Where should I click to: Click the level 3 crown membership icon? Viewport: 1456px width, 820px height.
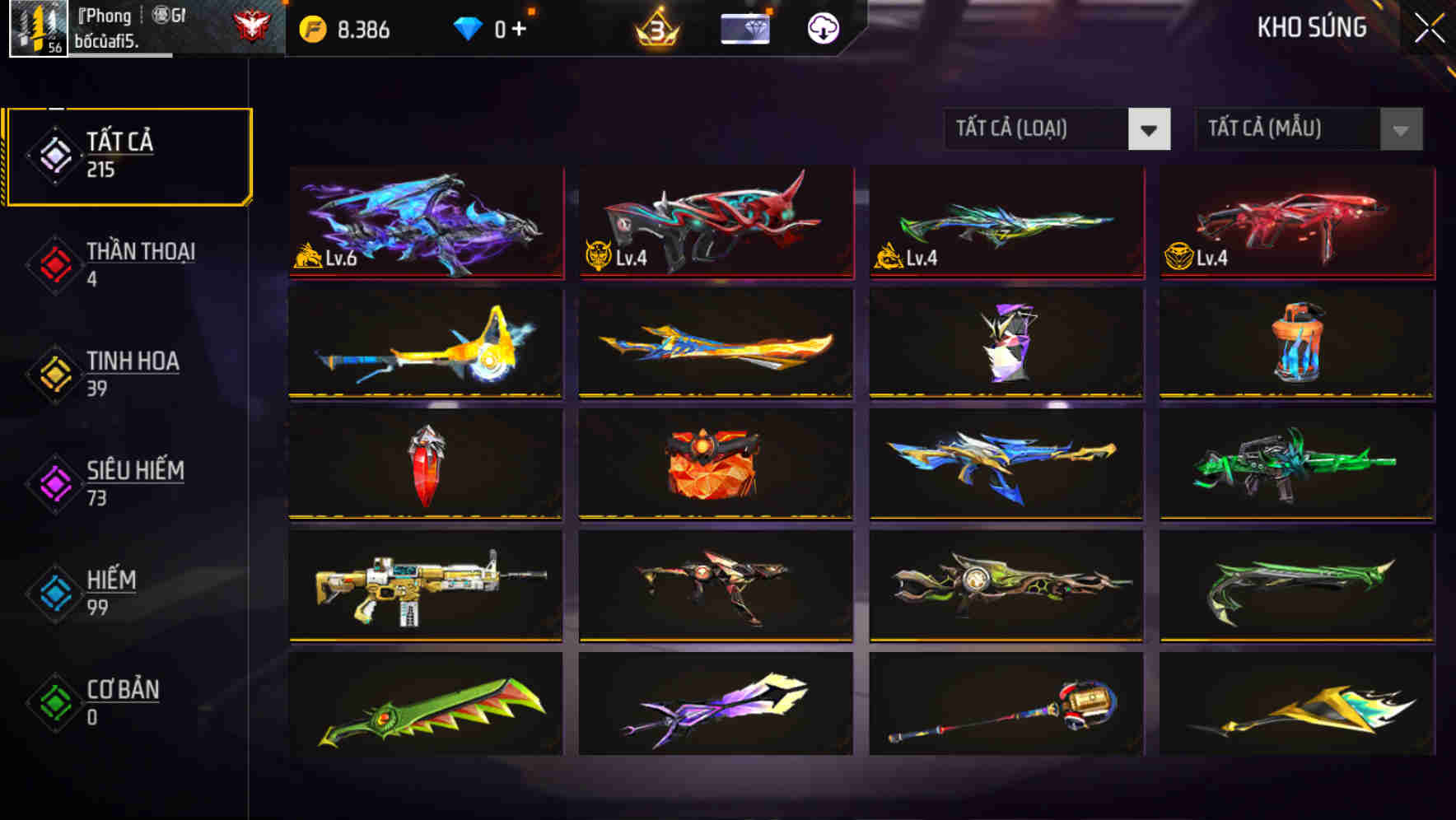(x=659, y=29)
